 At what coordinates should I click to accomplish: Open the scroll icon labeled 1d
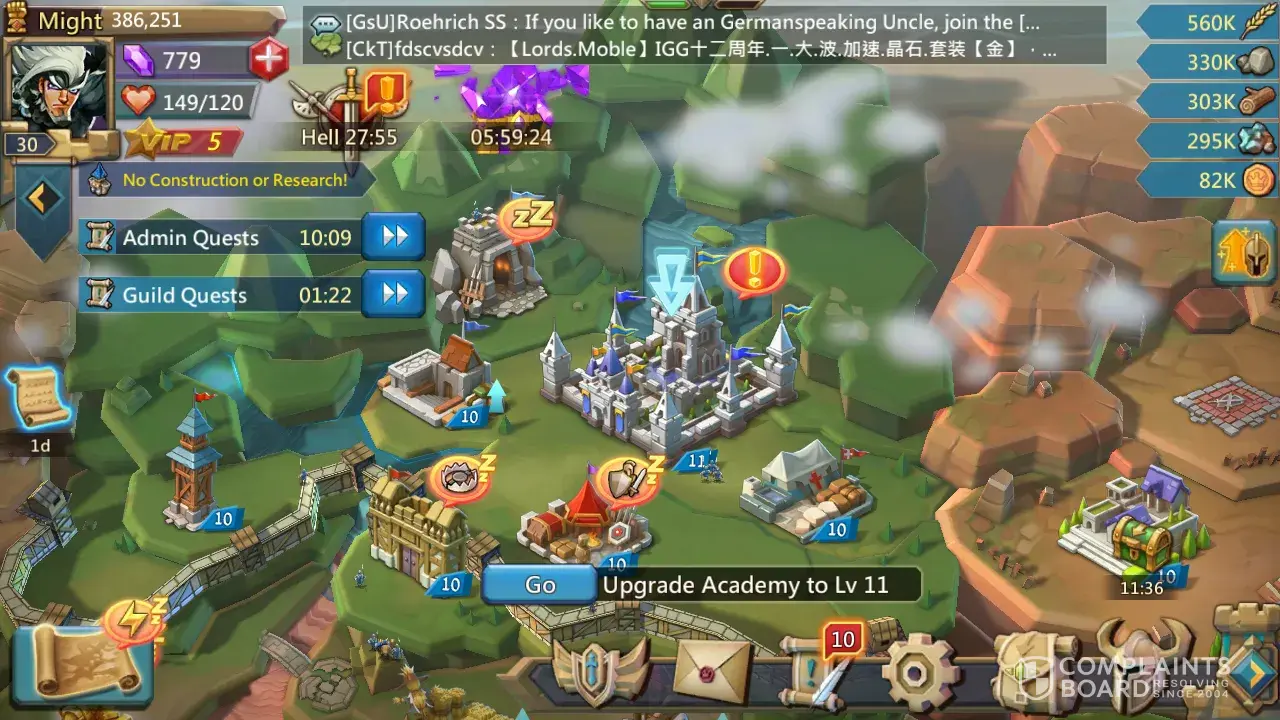pyautogui.click(x=39, y=400)
